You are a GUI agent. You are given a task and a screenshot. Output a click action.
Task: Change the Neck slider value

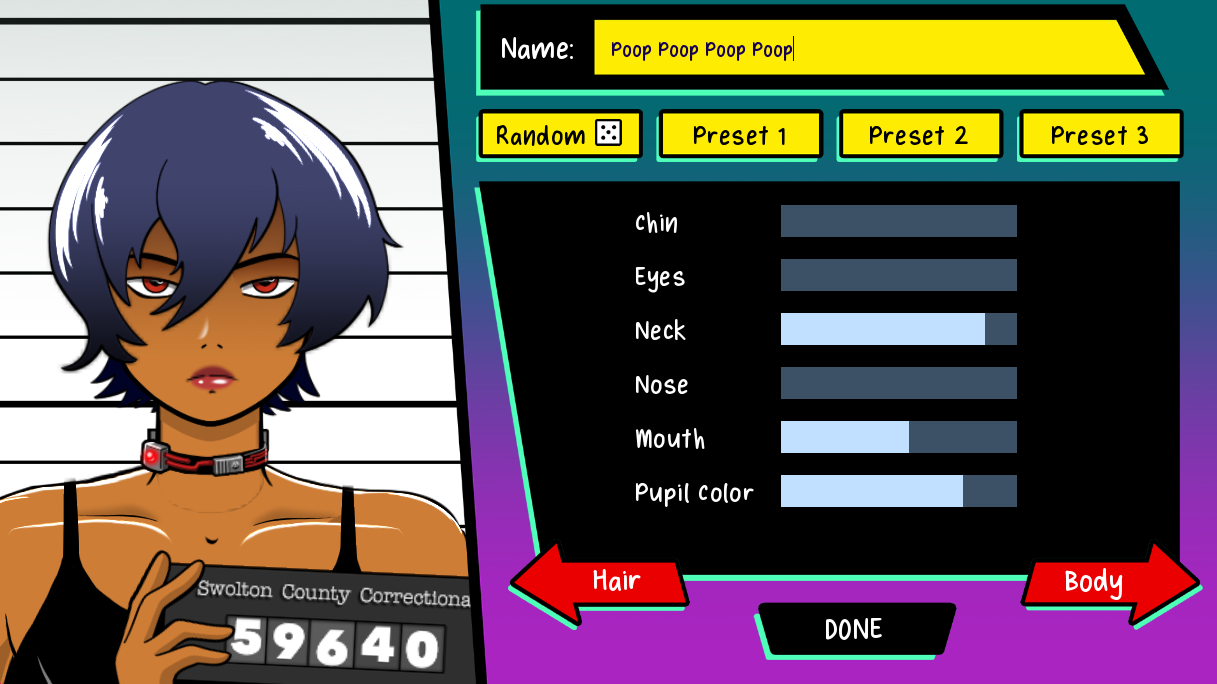[x=898, y=329]
